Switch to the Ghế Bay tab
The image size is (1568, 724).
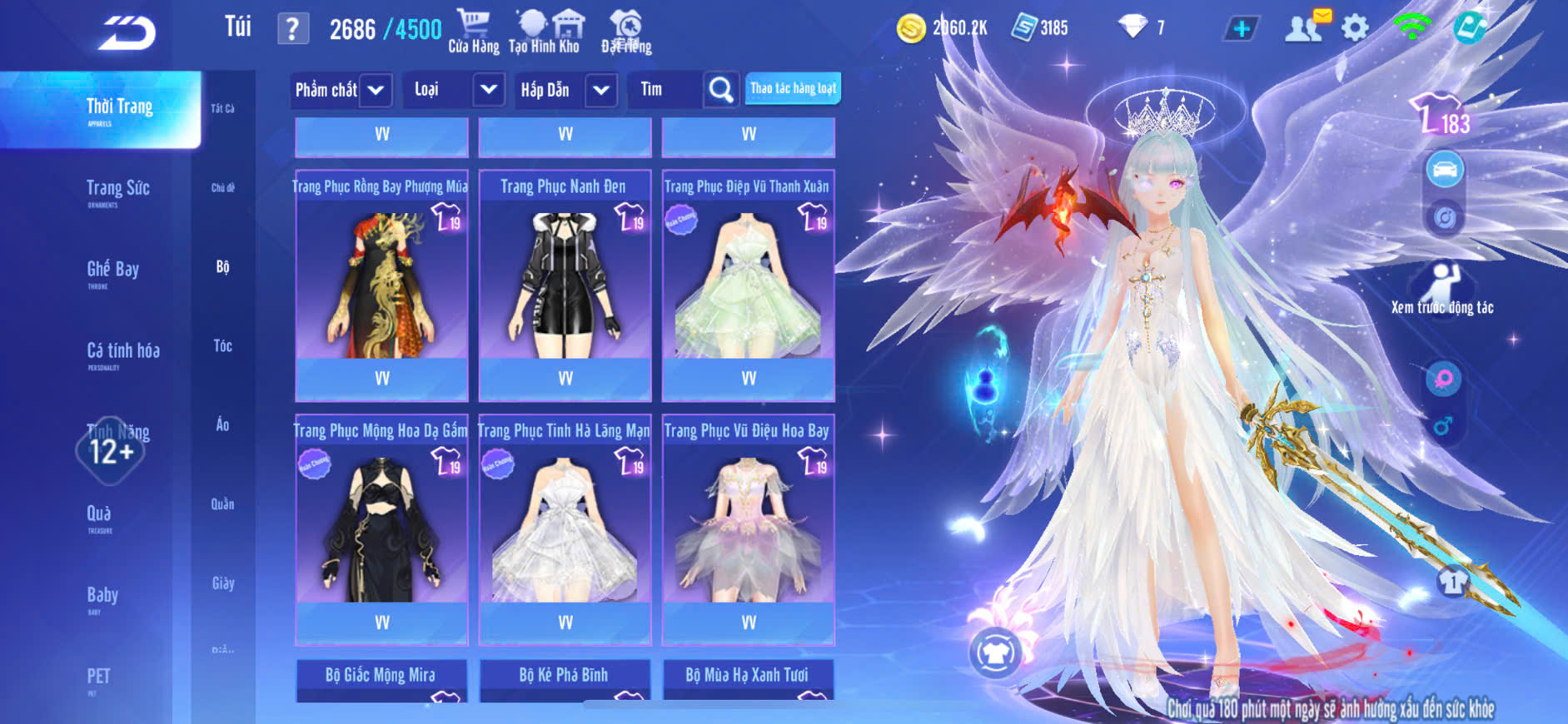click(x=112, y=271)
